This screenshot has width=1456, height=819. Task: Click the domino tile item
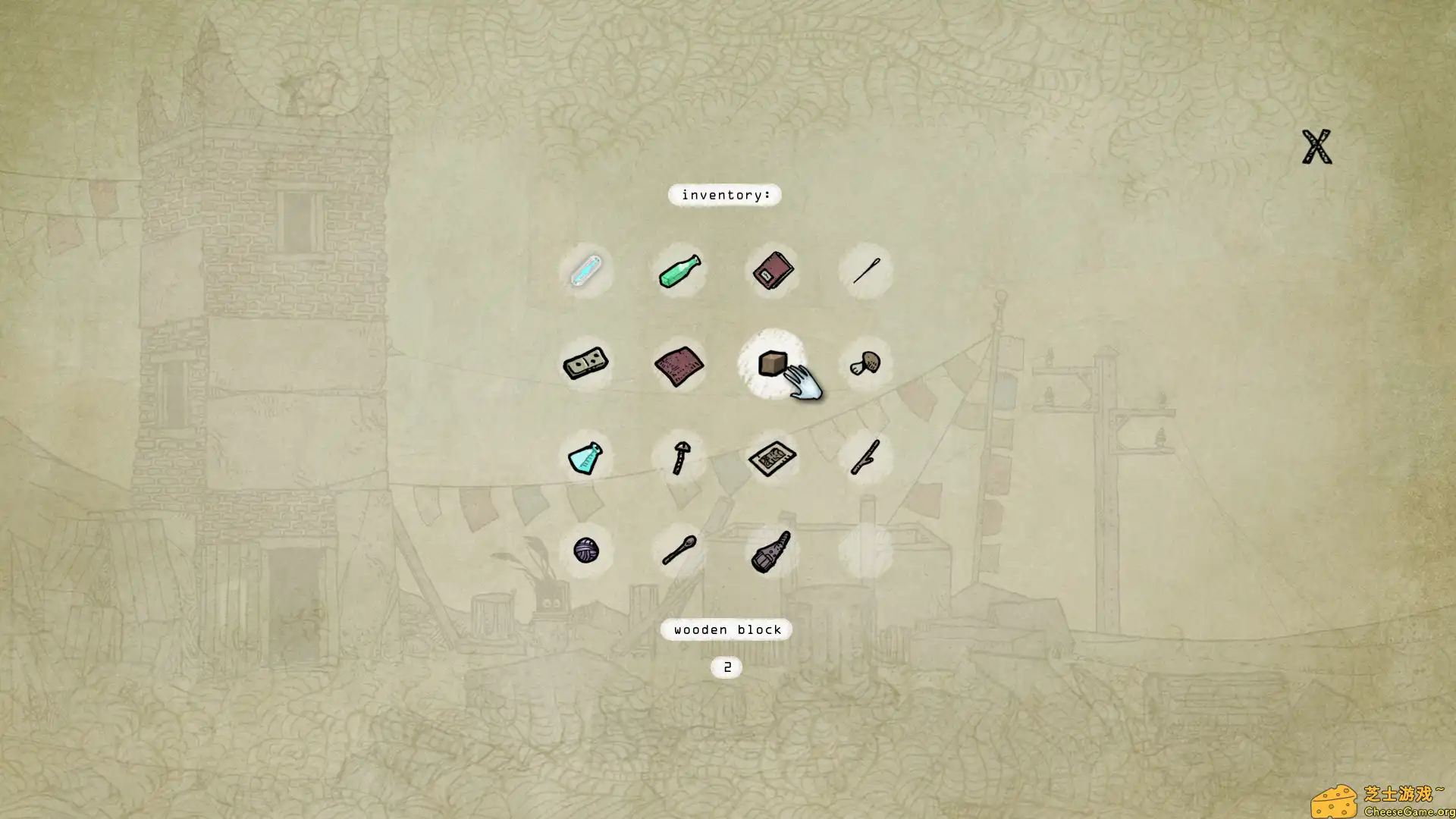(x=585, y=364)
